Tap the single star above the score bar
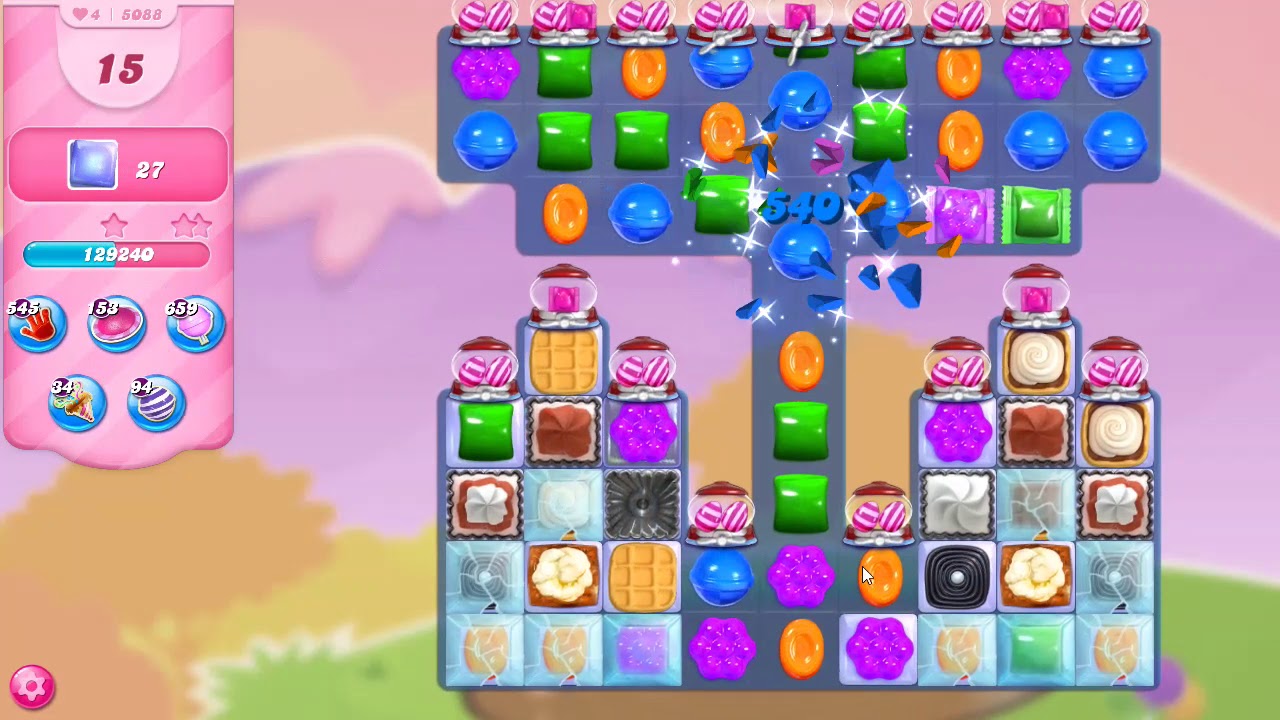Image resolution: width=1280 pixels, height=720 pixels. coord(114,226)
